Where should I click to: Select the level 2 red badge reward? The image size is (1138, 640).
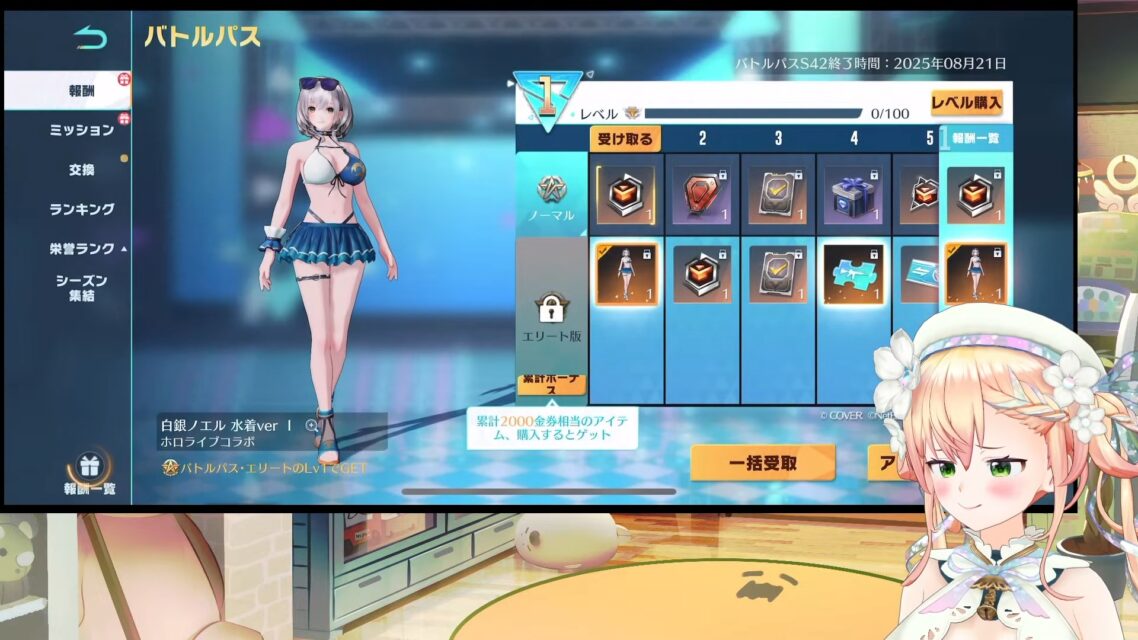point(702,194)
